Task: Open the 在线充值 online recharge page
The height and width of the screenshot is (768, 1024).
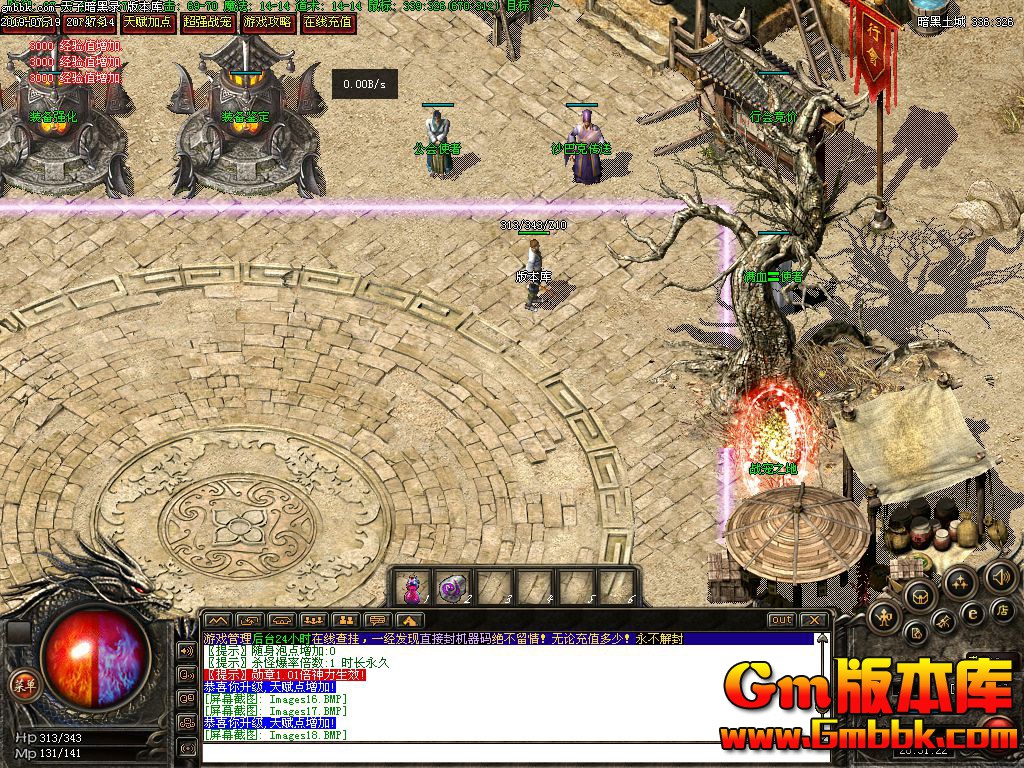Action: (x=328, y=21)
